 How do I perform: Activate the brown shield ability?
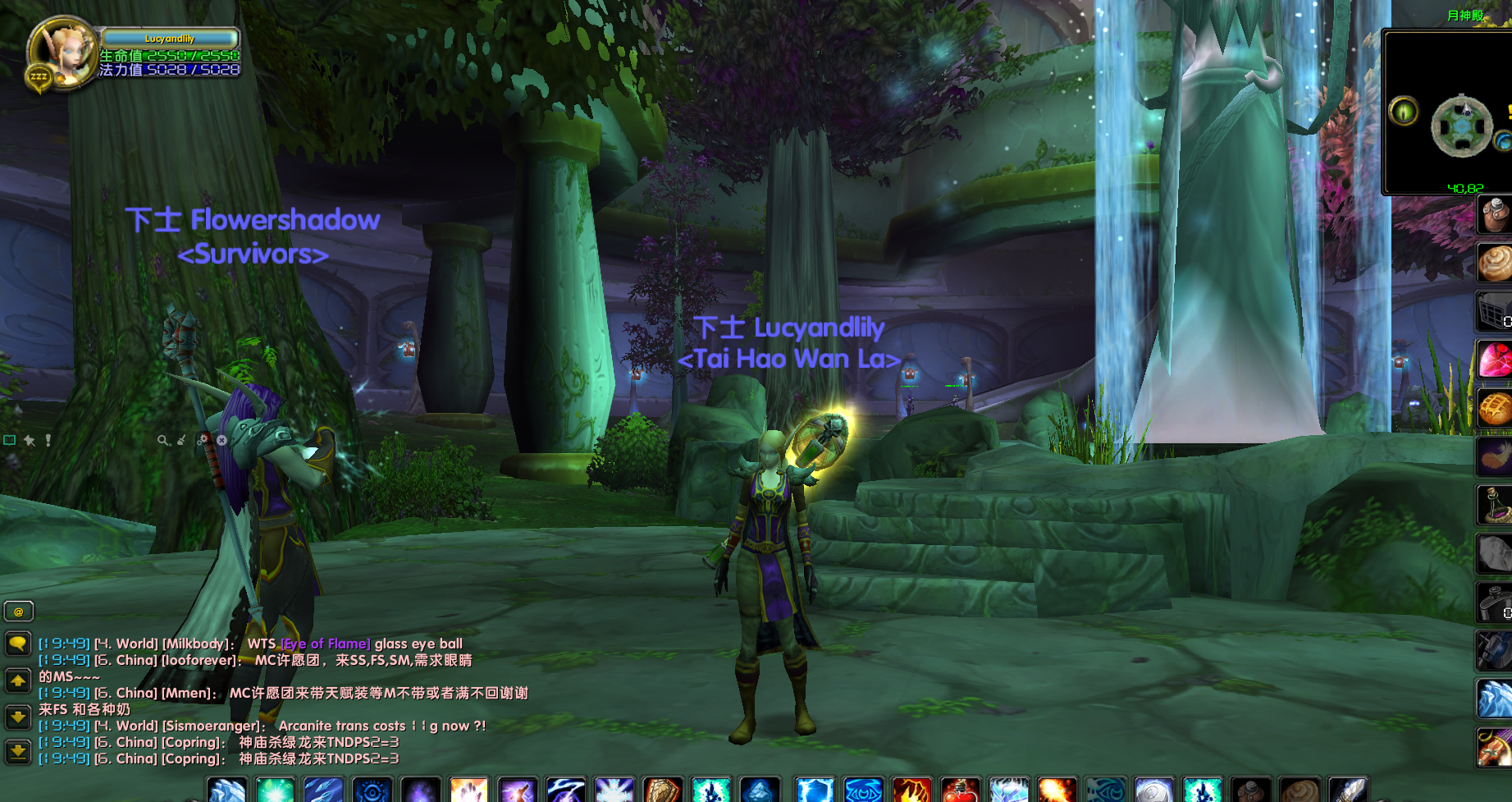(x=662, y=791)
